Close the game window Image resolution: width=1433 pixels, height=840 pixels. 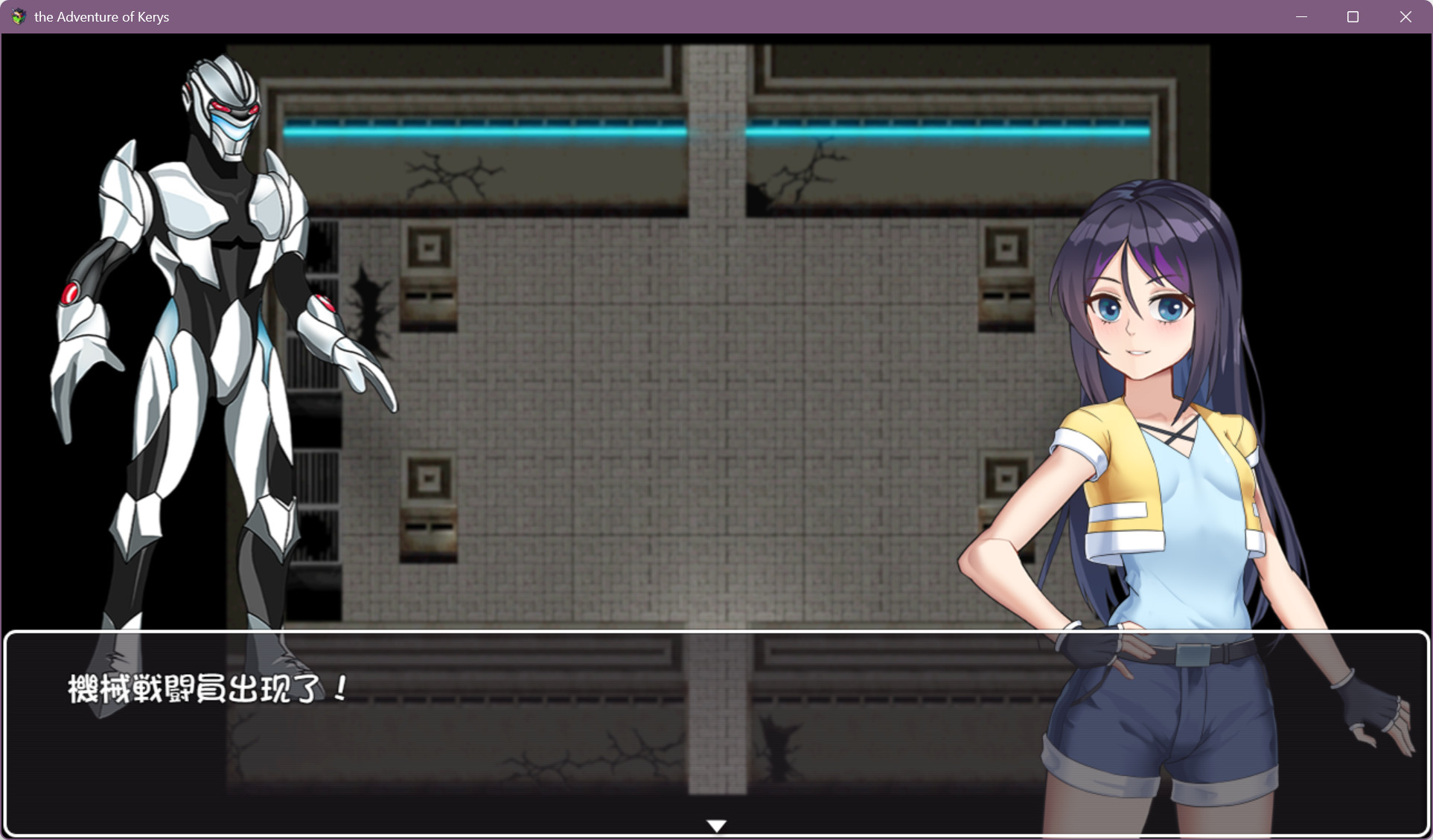(1405, 16)
